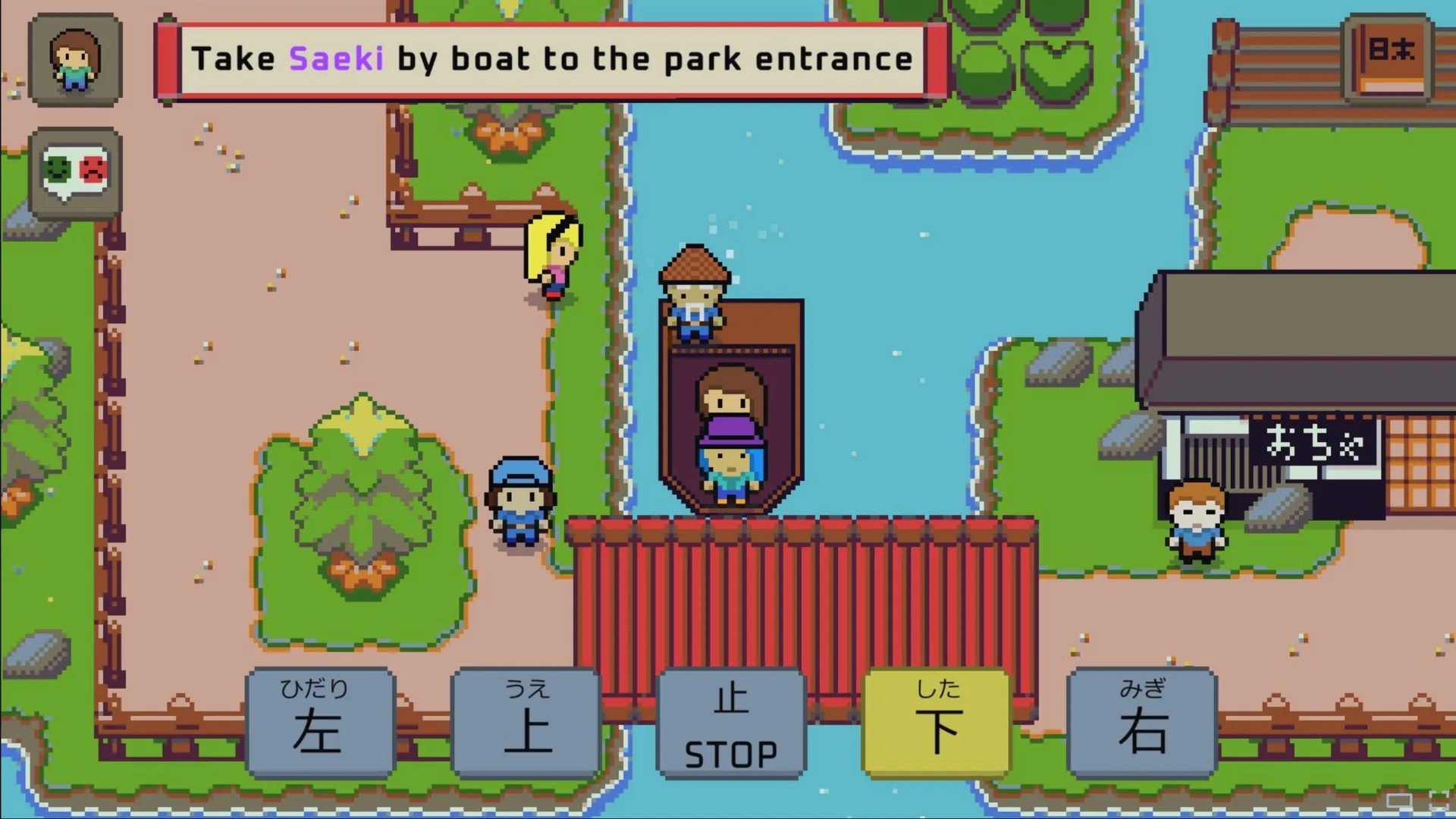Choose the yellow 下 down button
The height and width of the screenshot is (819, 1456).
(937, 723)
